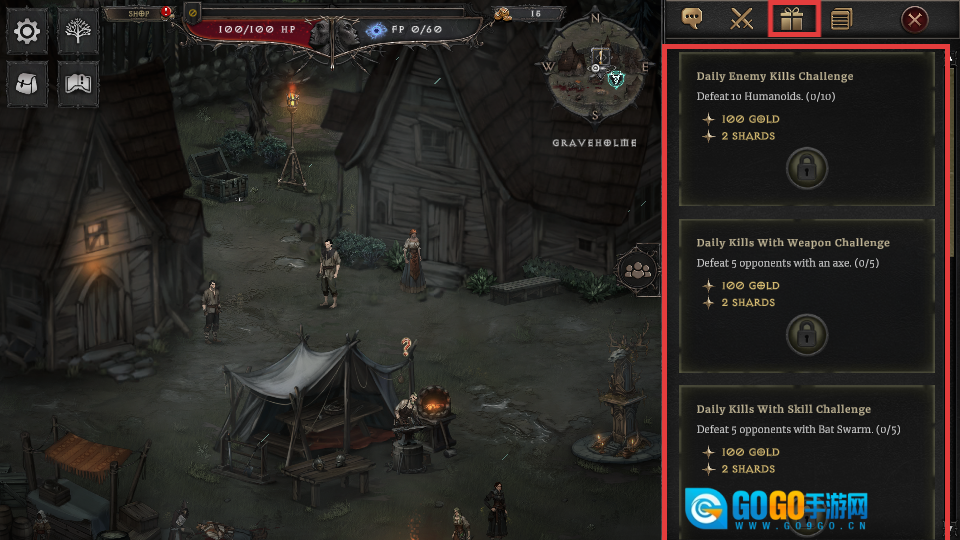Viewport: 960px width, 540px height.
Task: Switch to the chat bubble tab
Action: 691,19
